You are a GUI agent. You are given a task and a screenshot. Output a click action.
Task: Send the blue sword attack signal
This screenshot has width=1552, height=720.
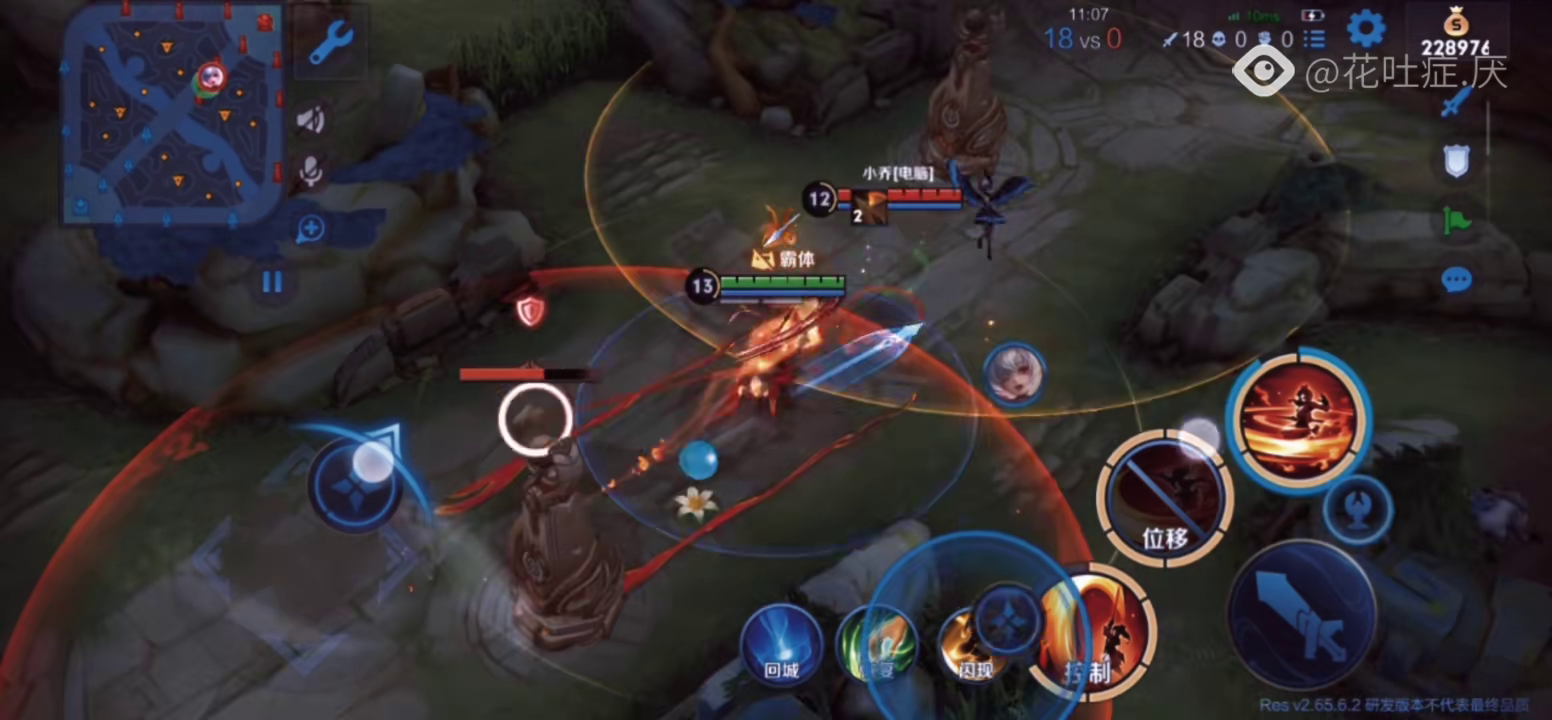pos(1456,101)
